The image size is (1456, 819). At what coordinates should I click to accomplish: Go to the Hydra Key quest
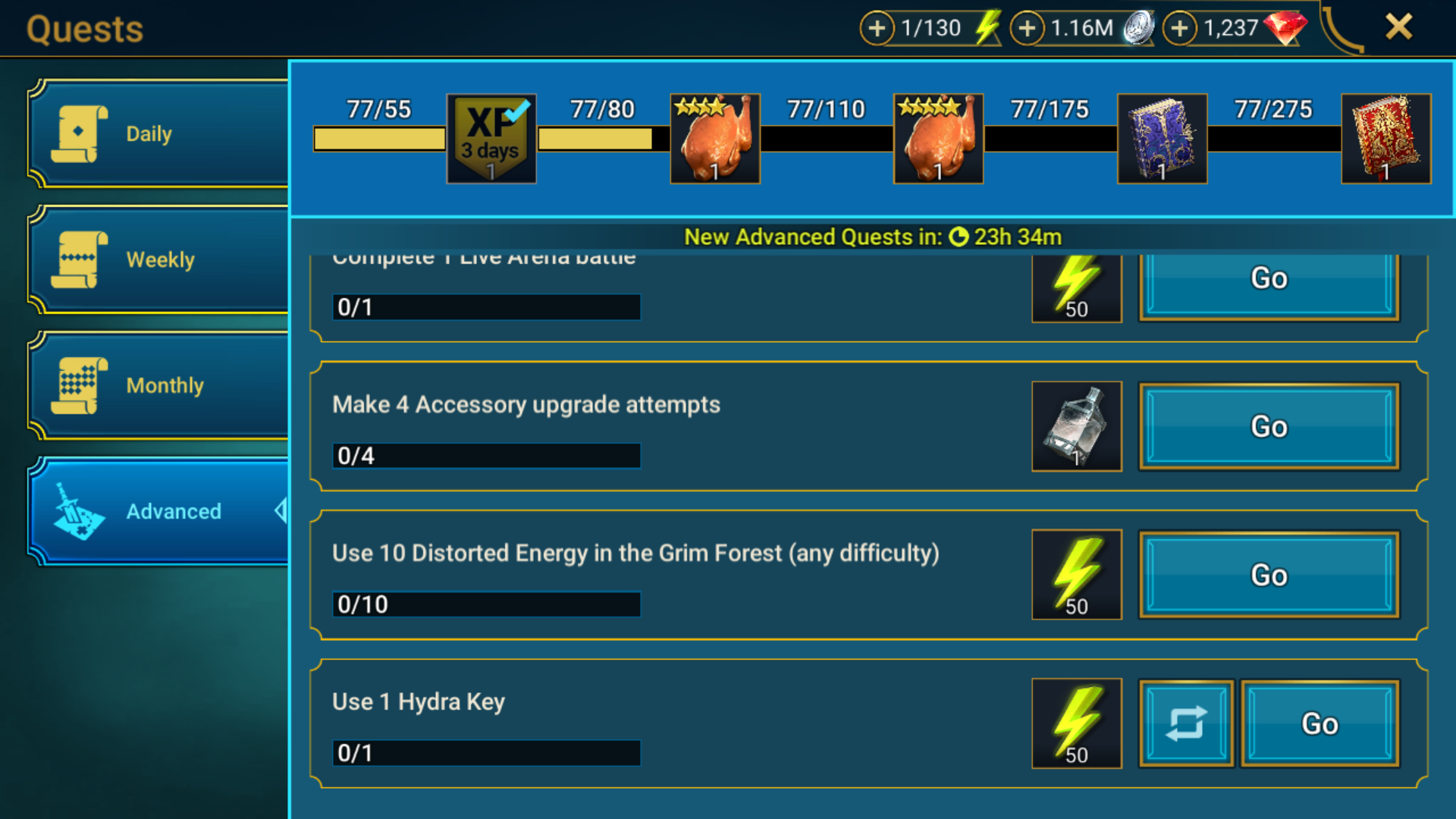tap(1319, 724)
